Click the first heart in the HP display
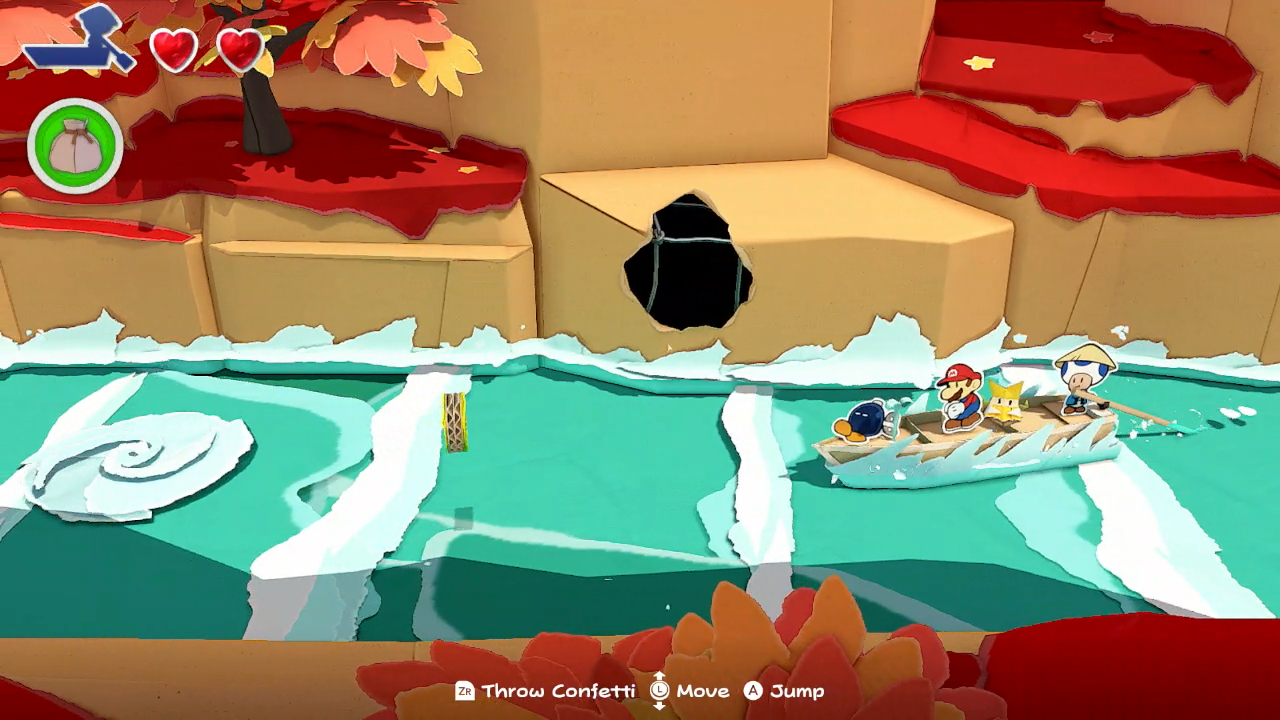The image size is (1280, 720). (176, 47)
